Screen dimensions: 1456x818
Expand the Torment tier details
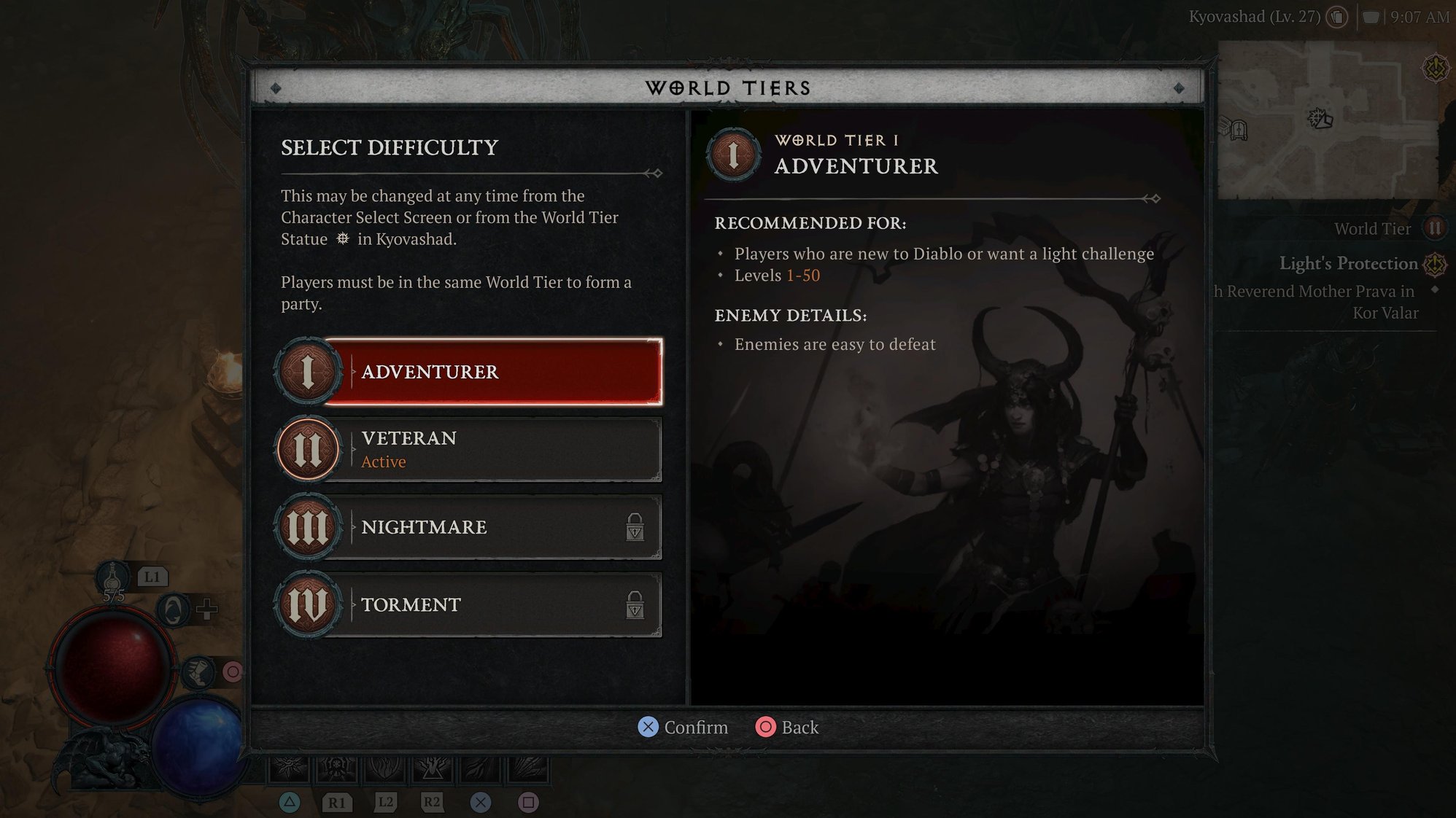pyautogui.click(x=496, y=604)
